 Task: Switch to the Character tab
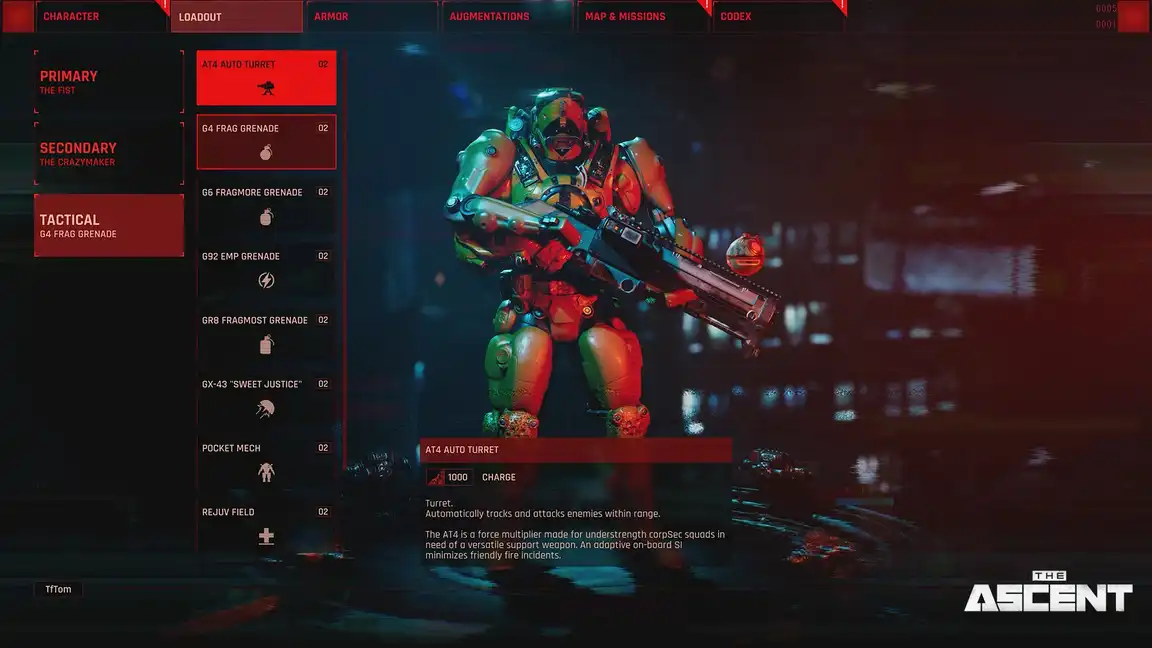[x=100, y=17]
